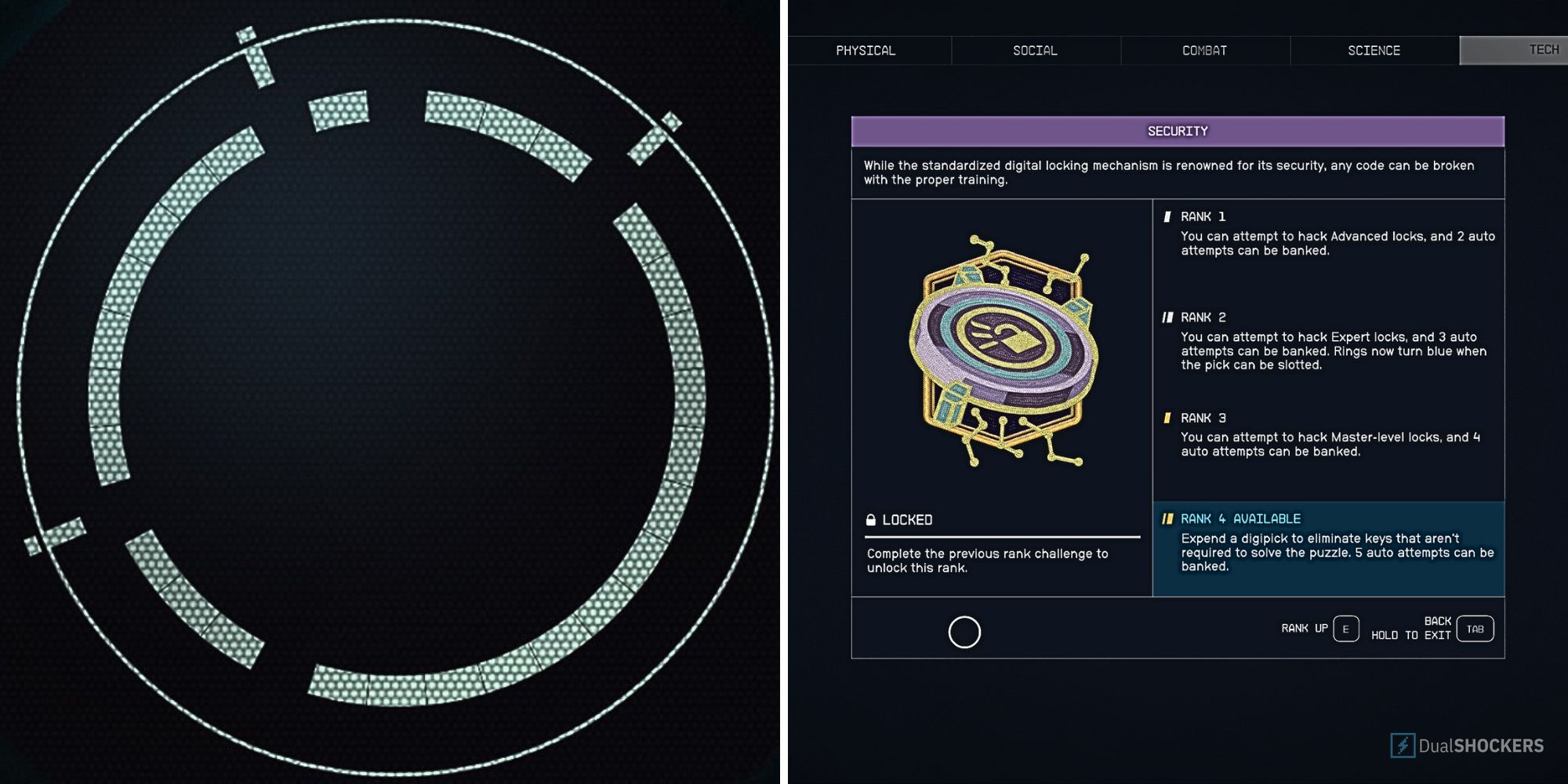Select the SCIENCE skills tab
Image resolution: width=1568 pixels, height=784 pixels.
[x=1374, y=50]
